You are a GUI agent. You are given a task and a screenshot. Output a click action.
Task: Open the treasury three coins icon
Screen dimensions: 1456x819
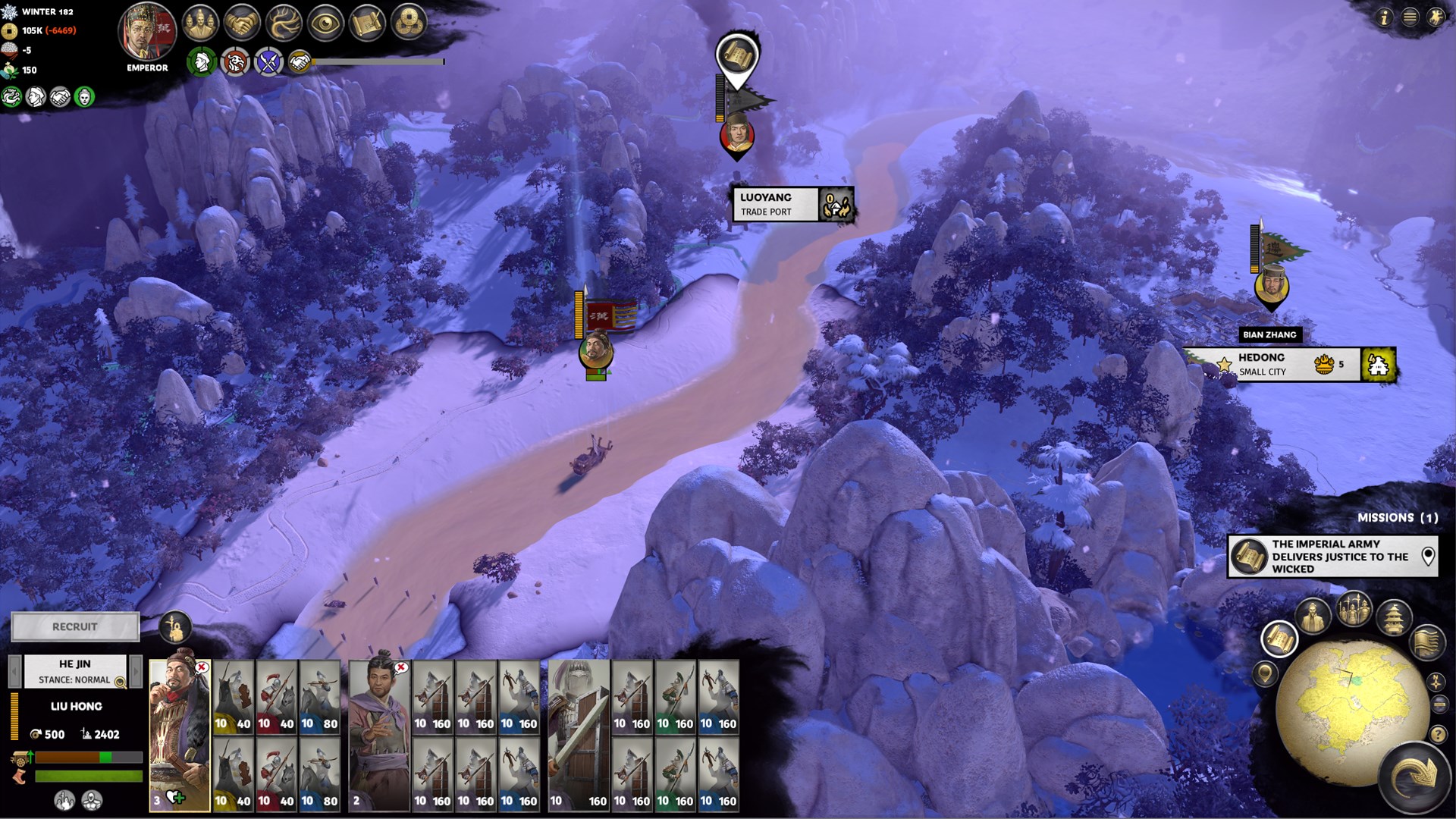tap(409, 24)
